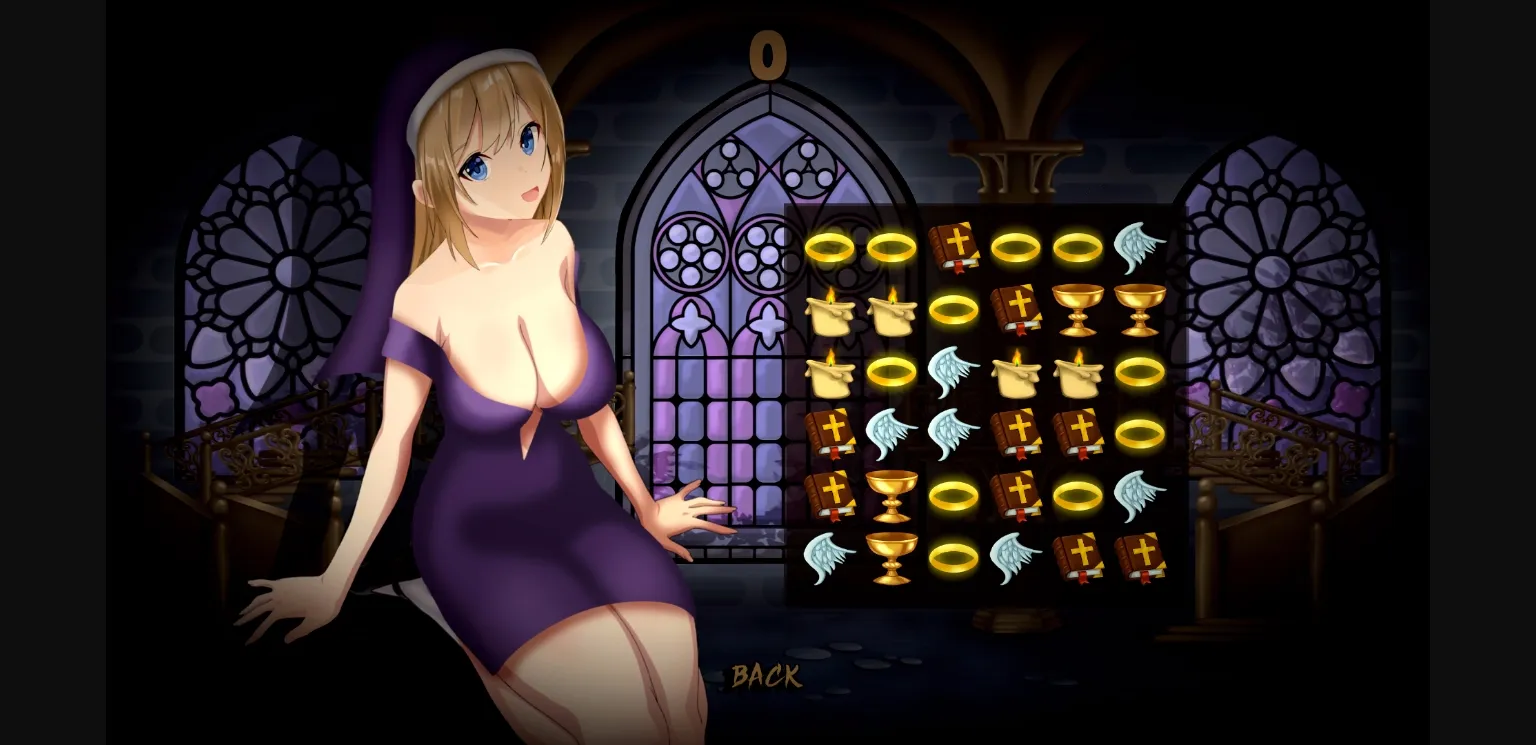Click the angel wing at the end of row five
This screenshot has height=745, width=1536.
pyautogui.click(x=1141, y=496)
